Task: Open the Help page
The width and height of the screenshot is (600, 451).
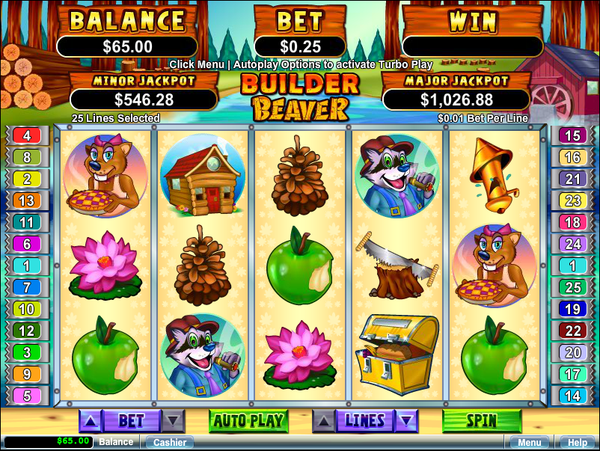Action: click(577, 441)
